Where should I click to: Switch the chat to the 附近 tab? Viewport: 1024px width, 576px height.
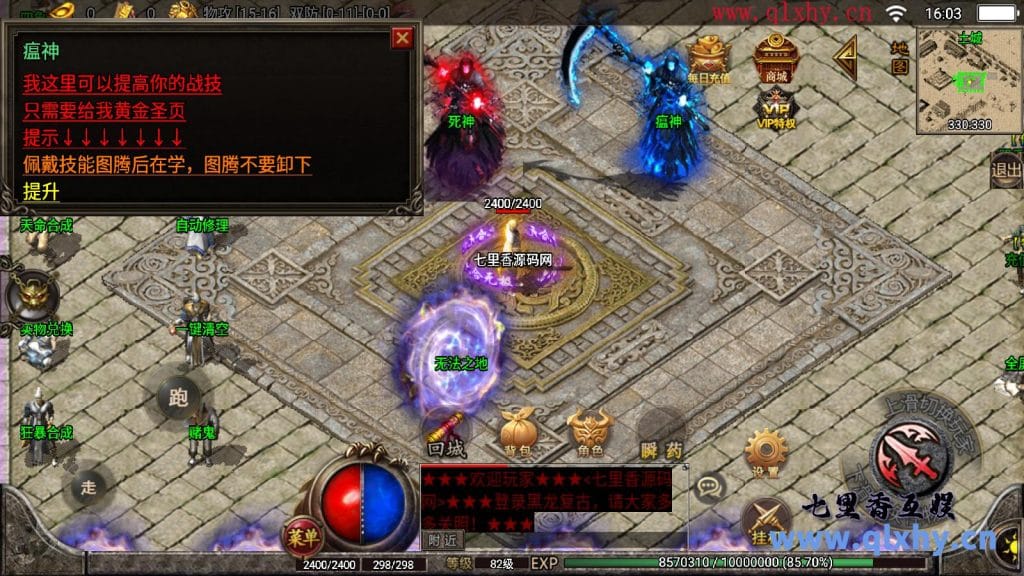point(441,539)
